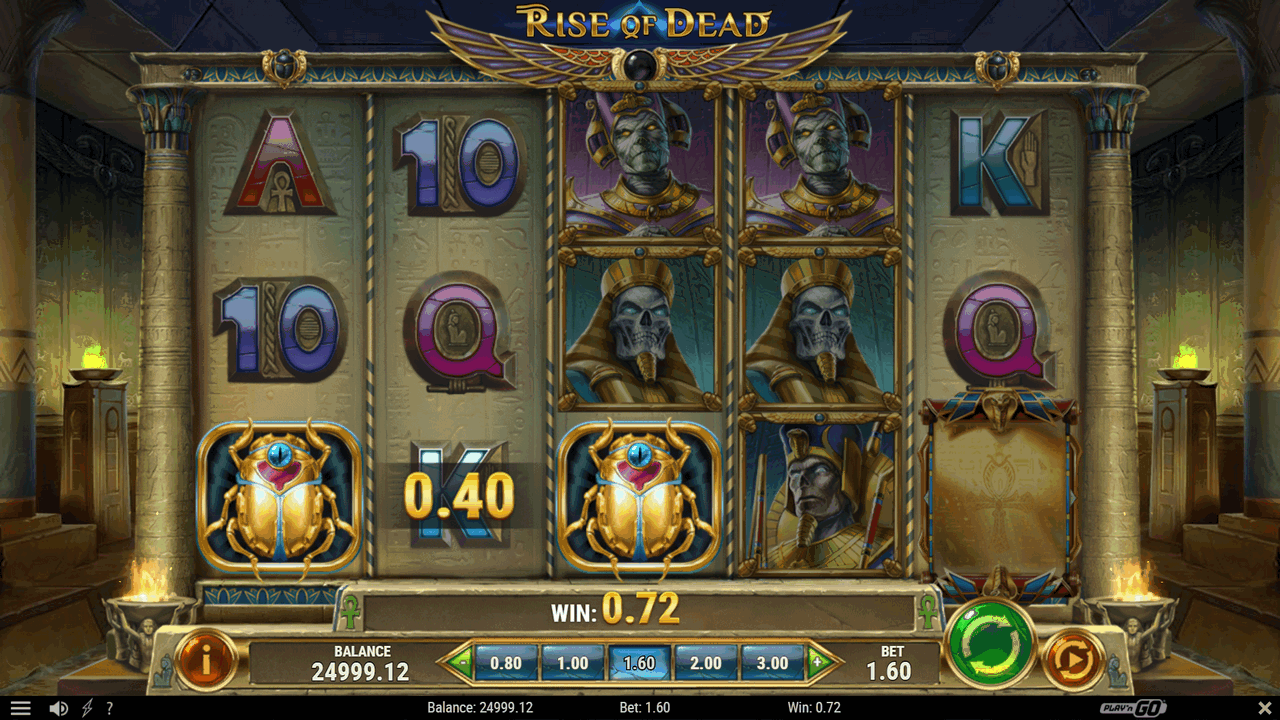The height and width of the screenshot is (720, 1280).
Task: Start autoplay with the orange button
Action: click(x=1073, y=660)
